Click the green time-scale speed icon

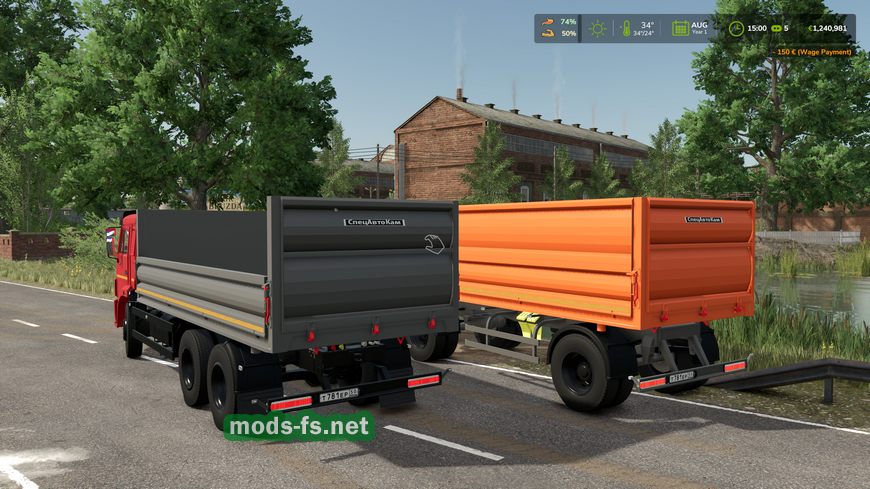point(774,29)
